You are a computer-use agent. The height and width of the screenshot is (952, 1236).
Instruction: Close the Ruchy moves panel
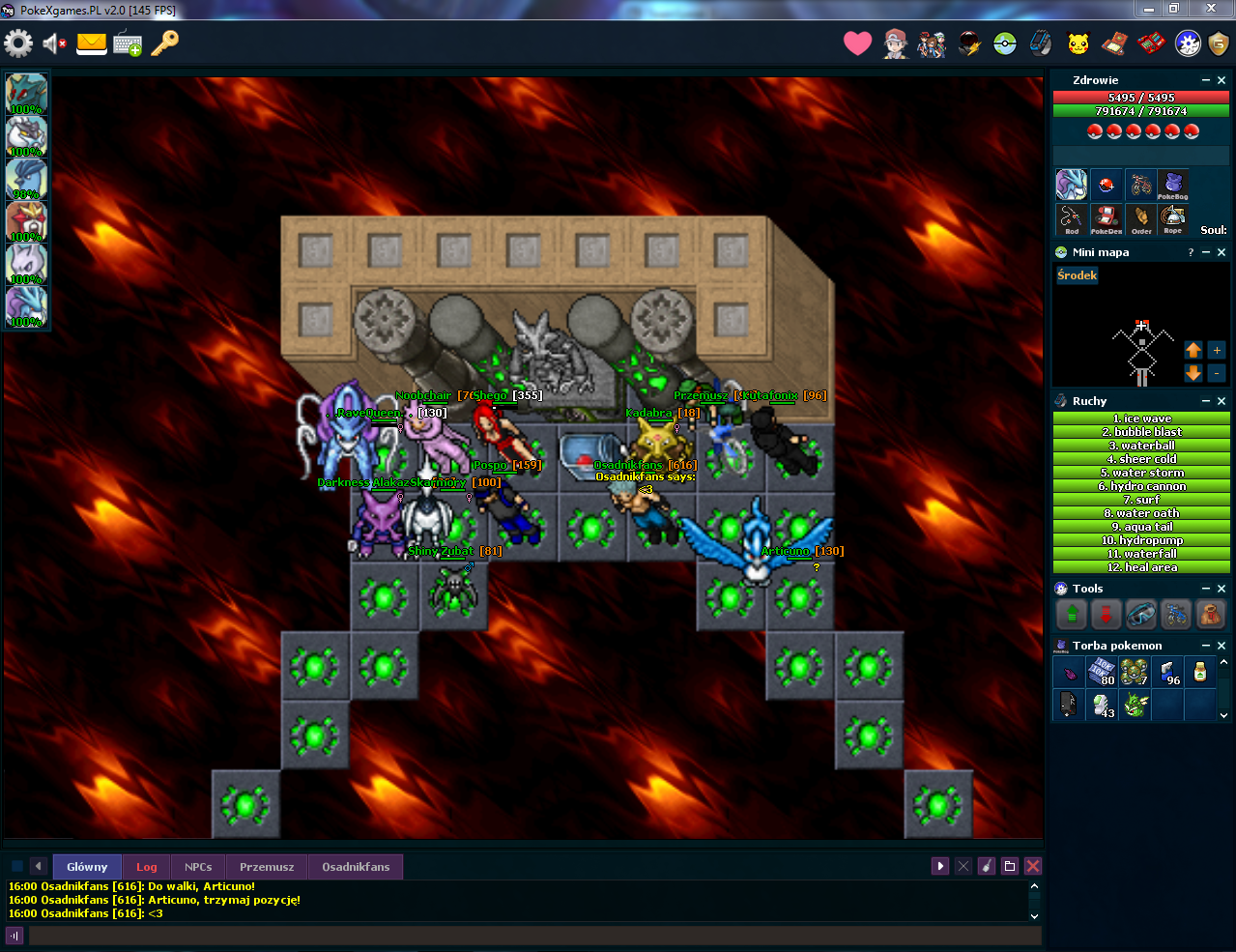(x=1222, y=401)
